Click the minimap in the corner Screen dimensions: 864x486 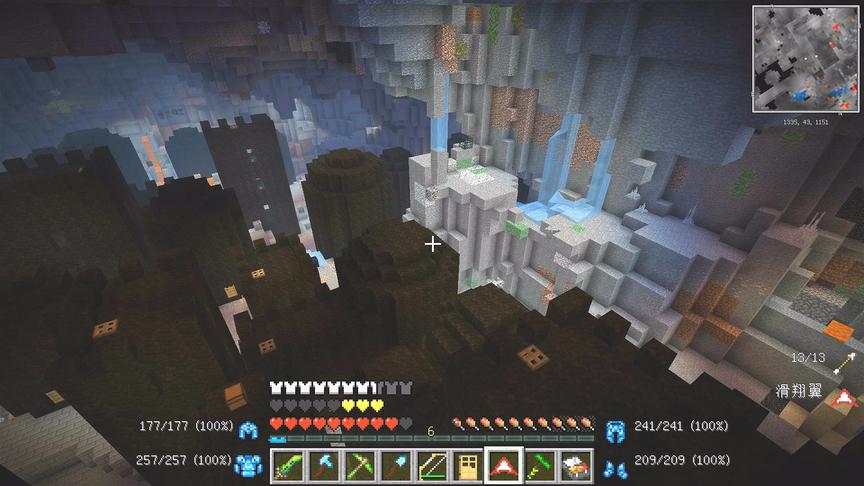pos(805,59)
